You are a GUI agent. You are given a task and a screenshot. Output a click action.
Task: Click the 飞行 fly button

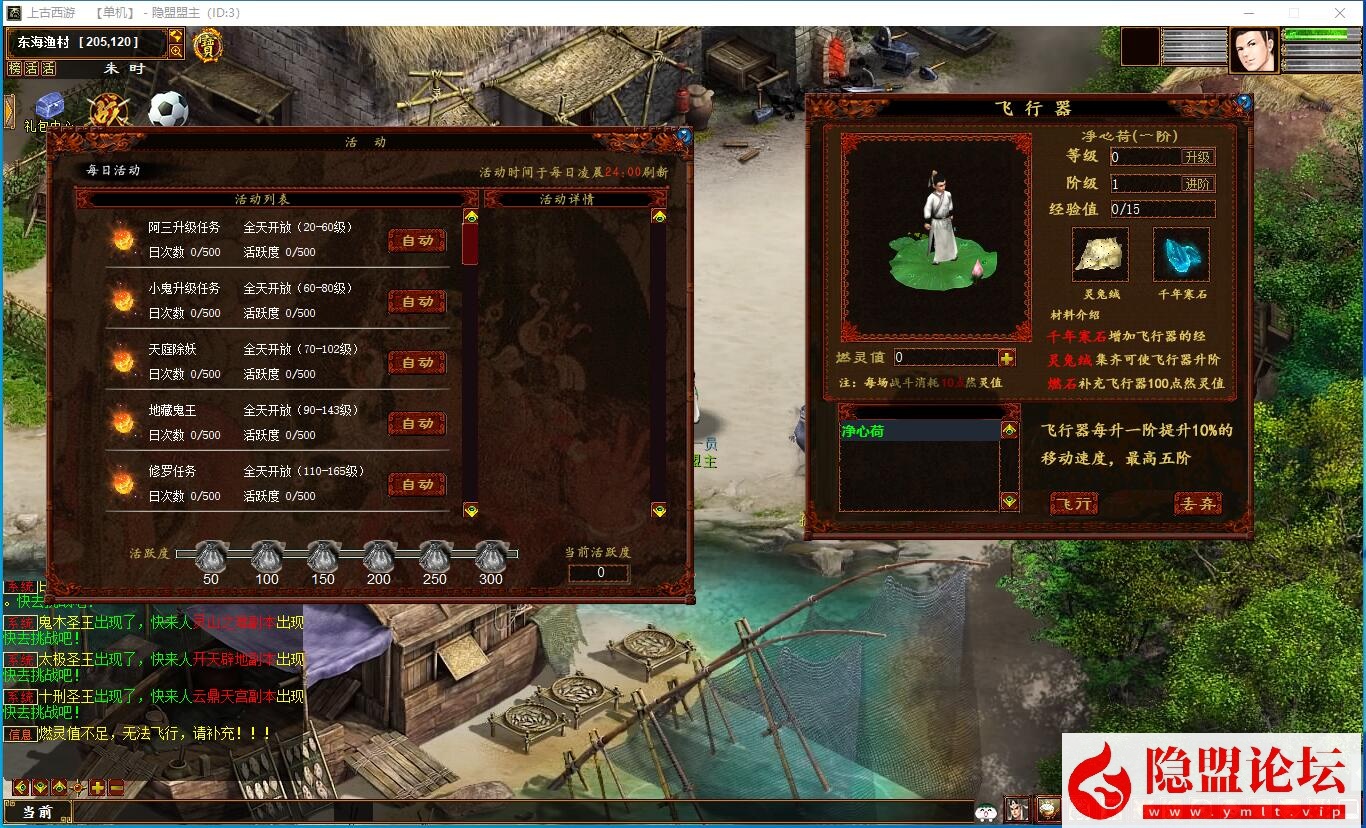tap(1074, 504)
